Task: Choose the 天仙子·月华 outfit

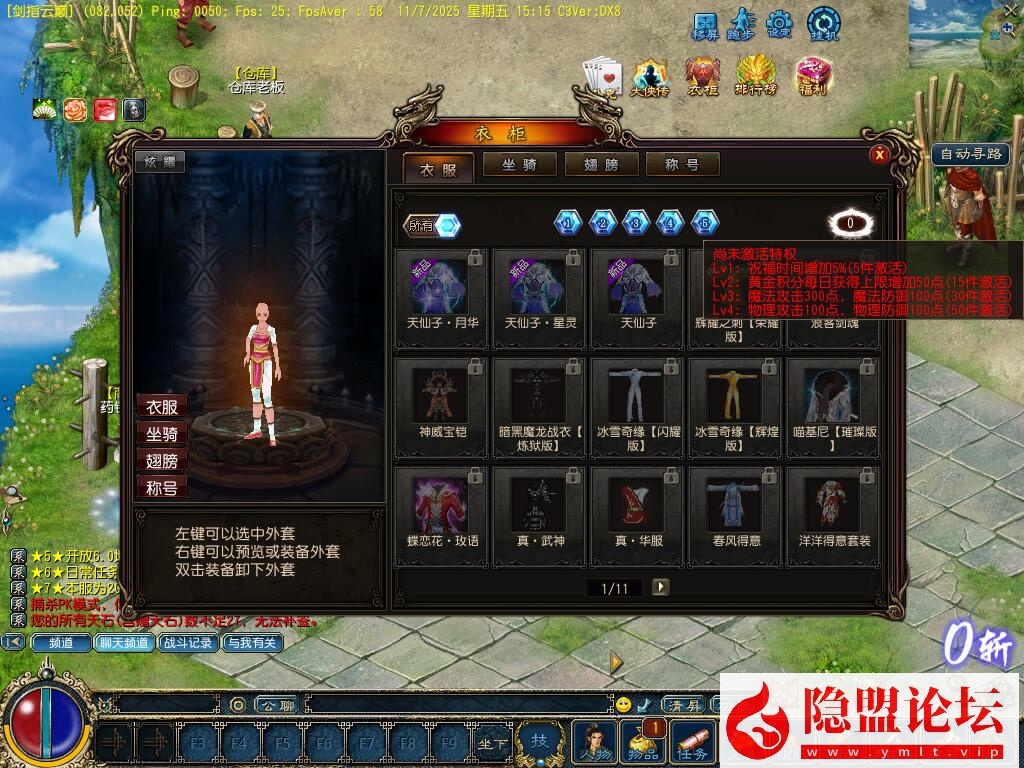Action: 442,298
